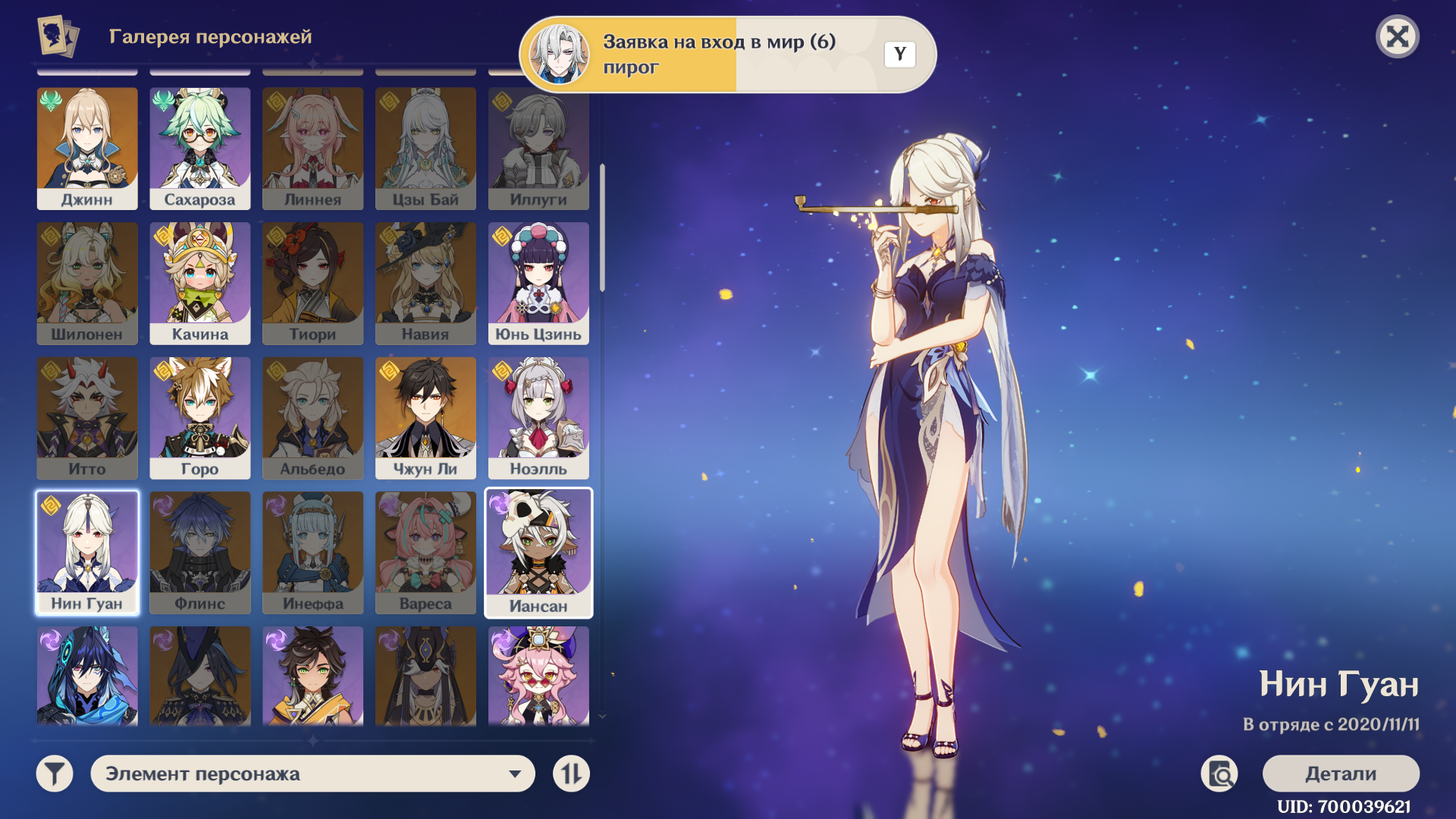Select the Горо character card
This screenshot has height=819, width=1456.
point(200,417)
